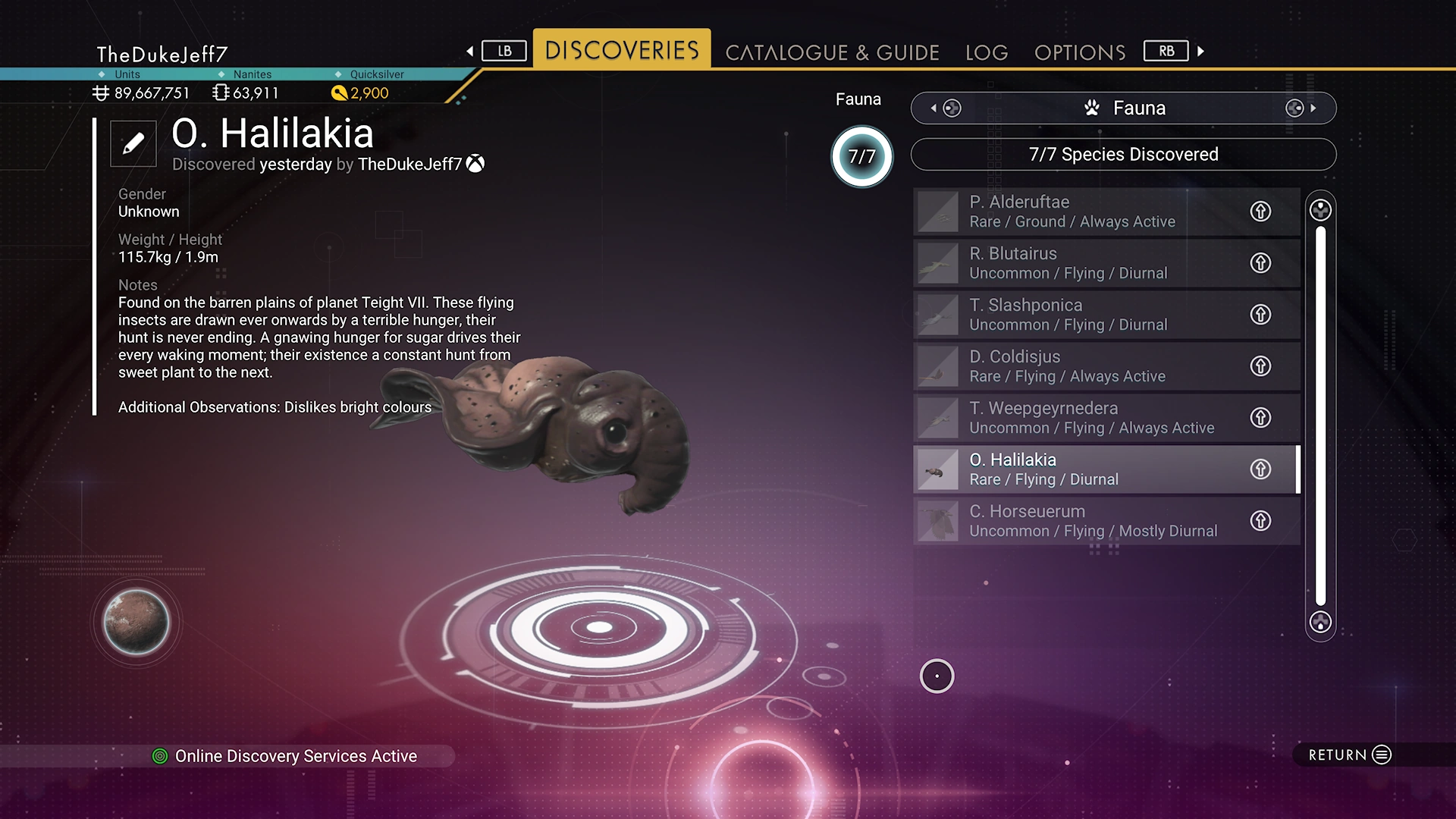Click the fauna list scrollbar
This screenshot has height=819, width=1456.
1320,416
